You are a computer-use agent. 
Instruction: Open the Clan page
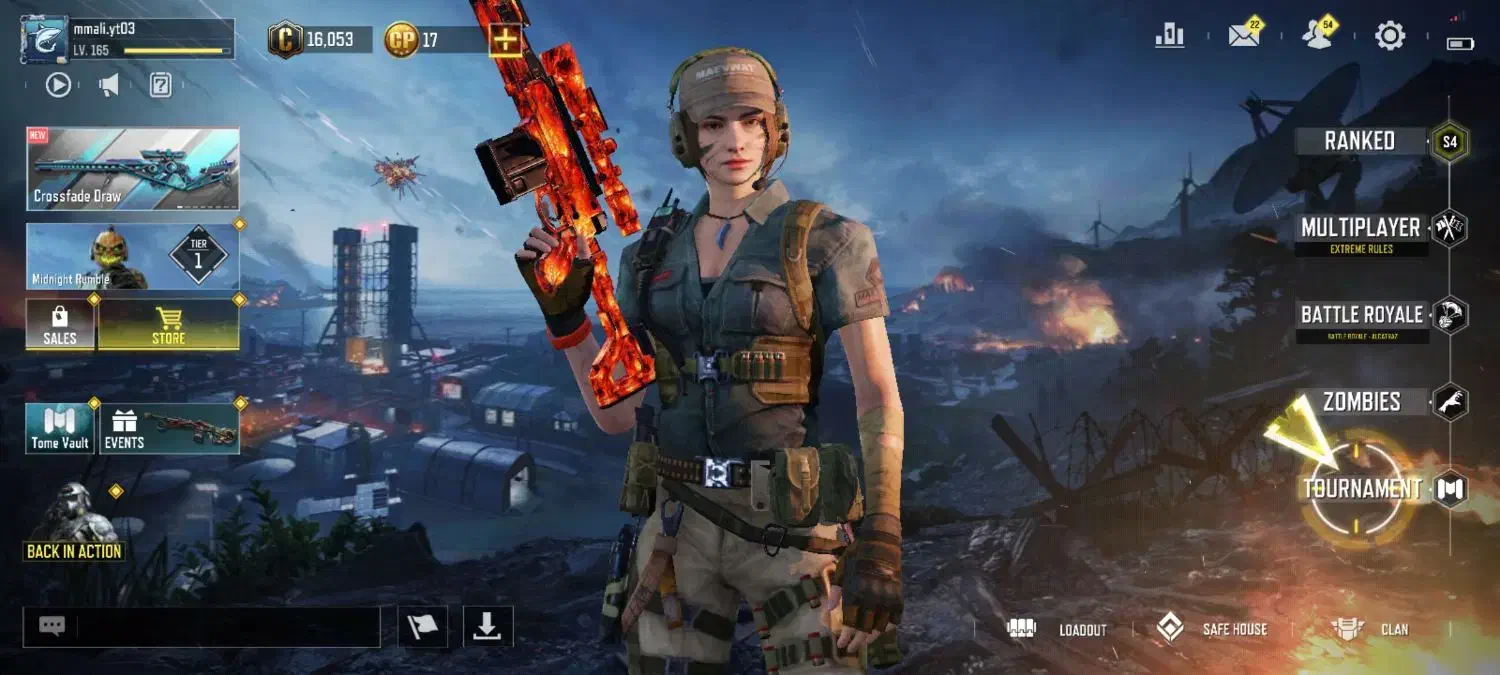(x=1370, y=629)
